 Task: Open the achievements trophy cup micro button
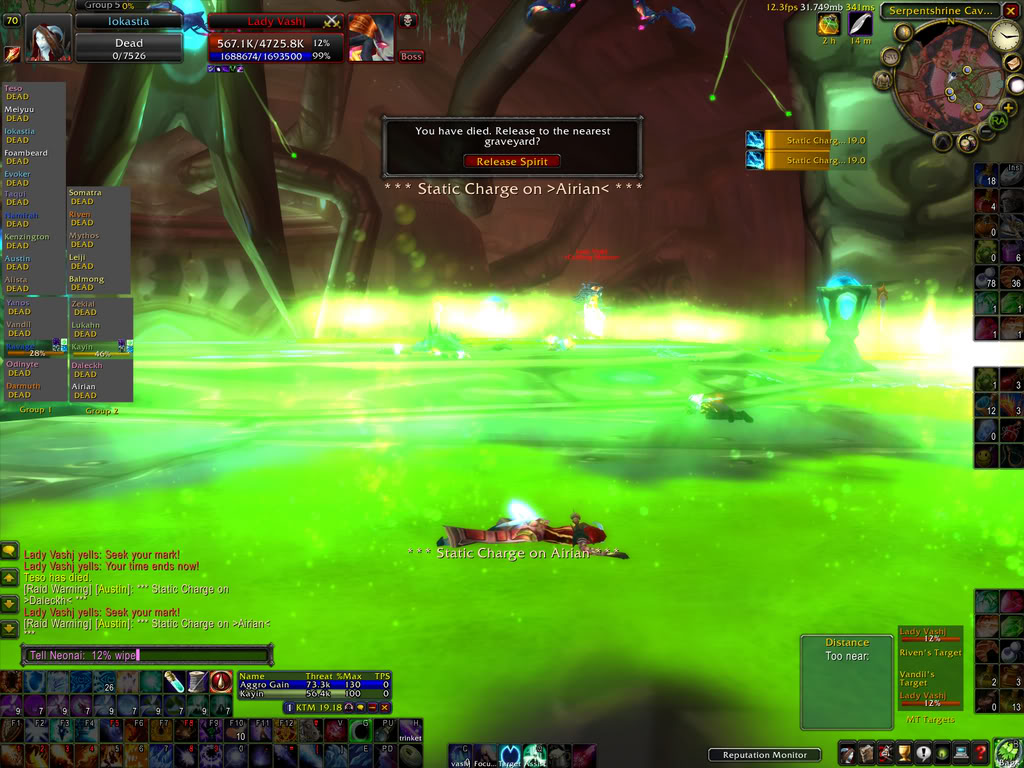tap(905, 752)
